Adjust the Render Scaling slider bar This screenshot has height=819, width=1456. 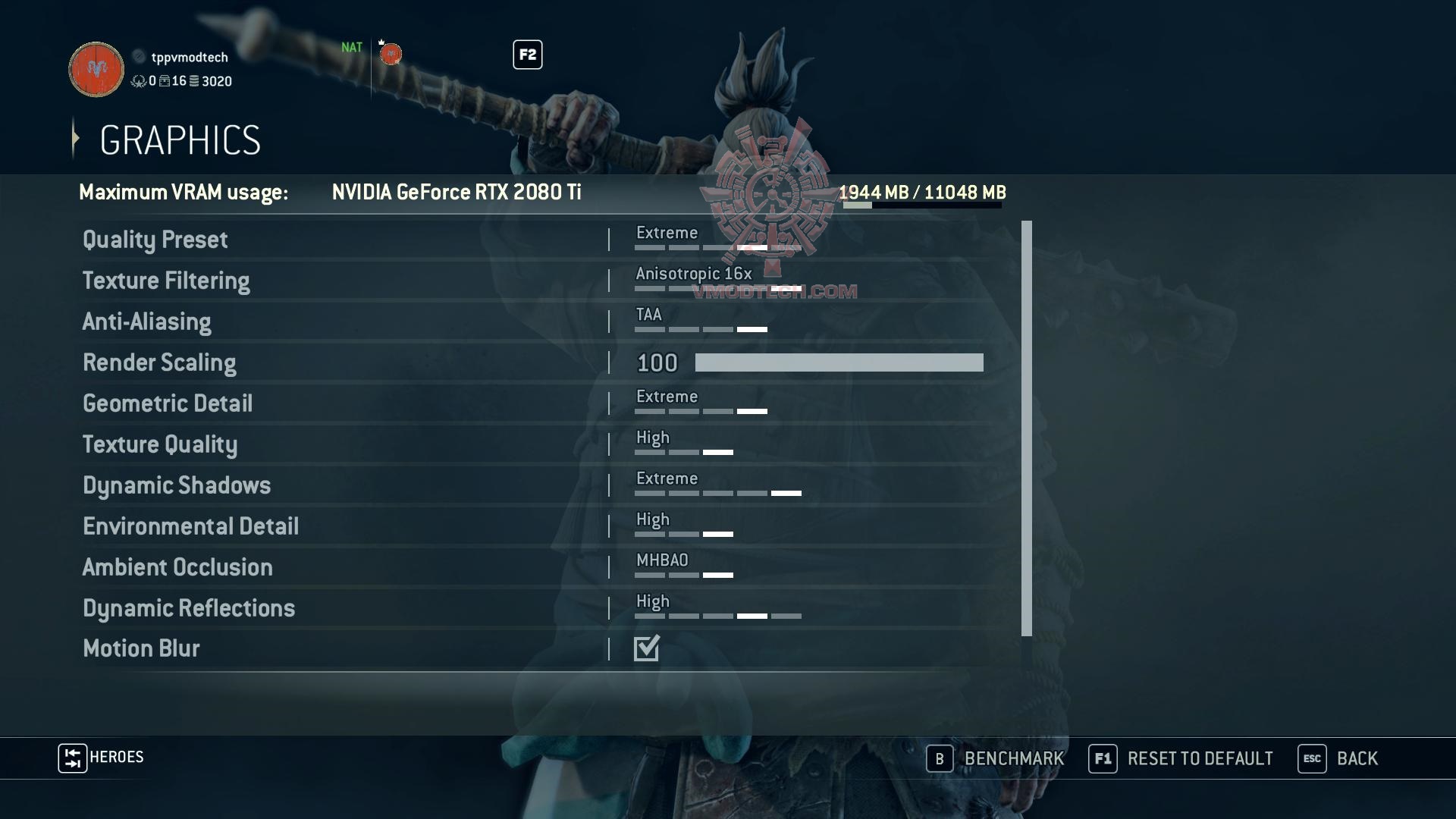coord(839,362)
